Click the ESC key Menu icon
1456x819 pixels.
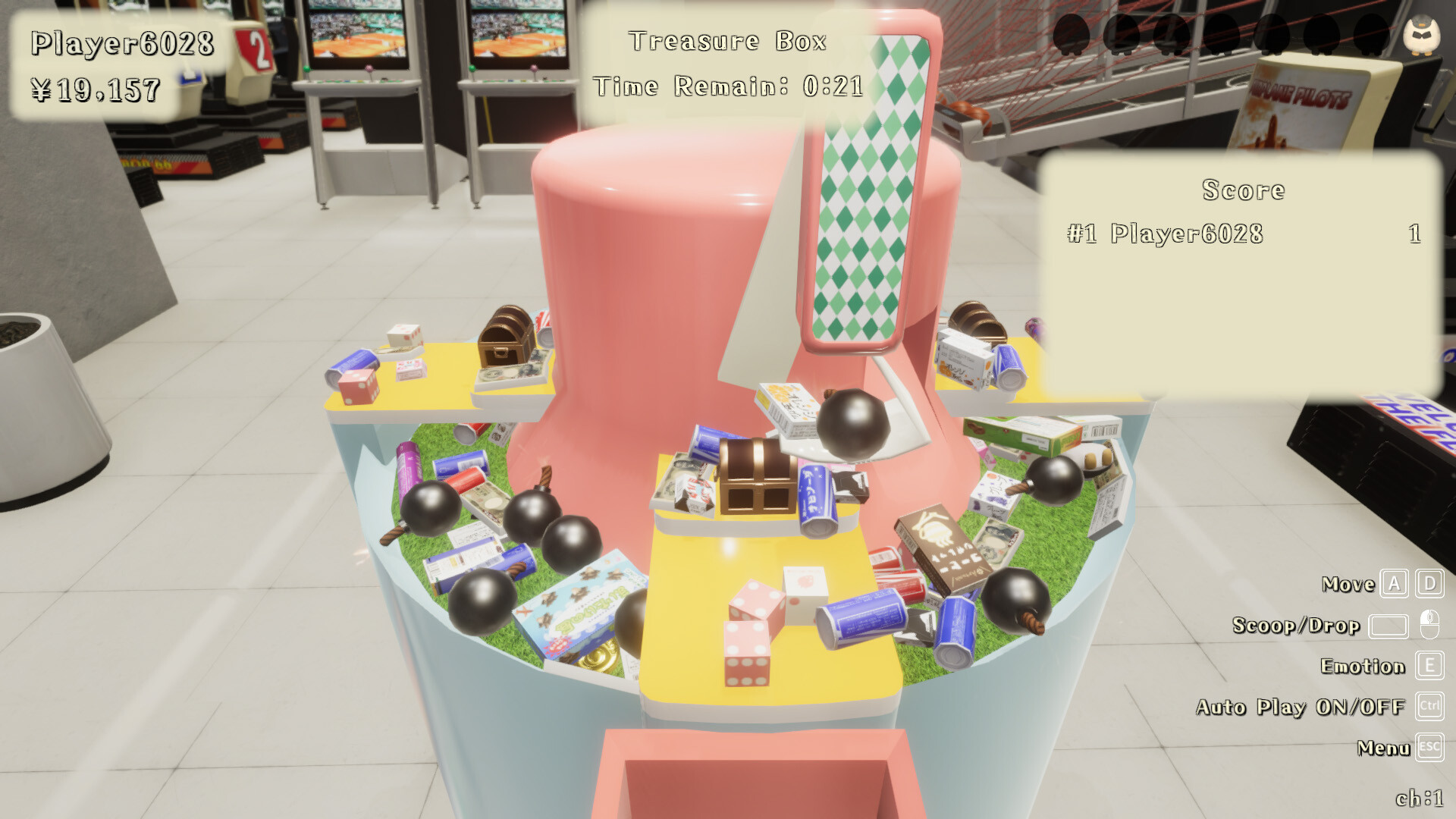[x=1429, y=748]
